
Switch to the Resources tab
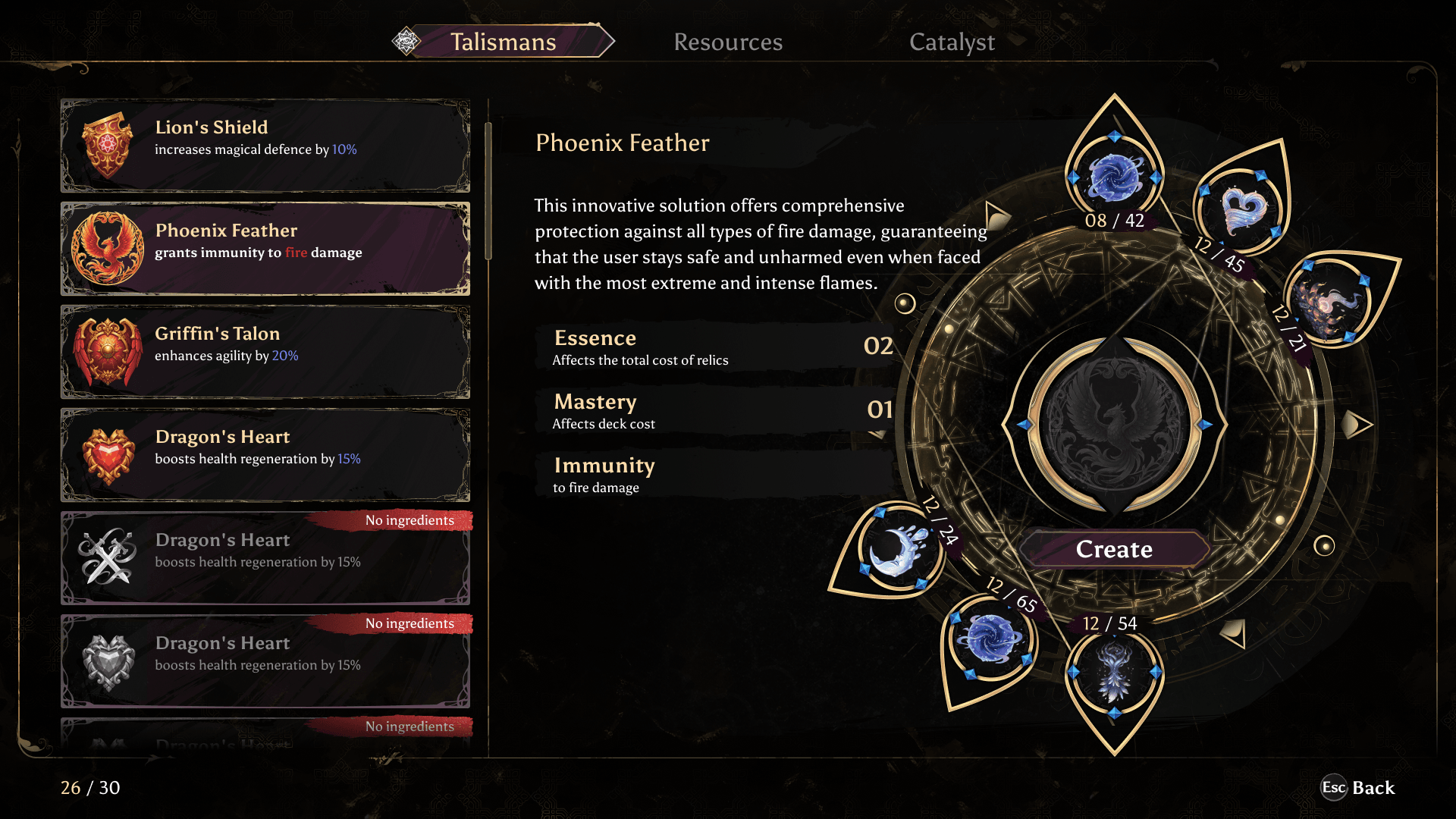point(728,42)
